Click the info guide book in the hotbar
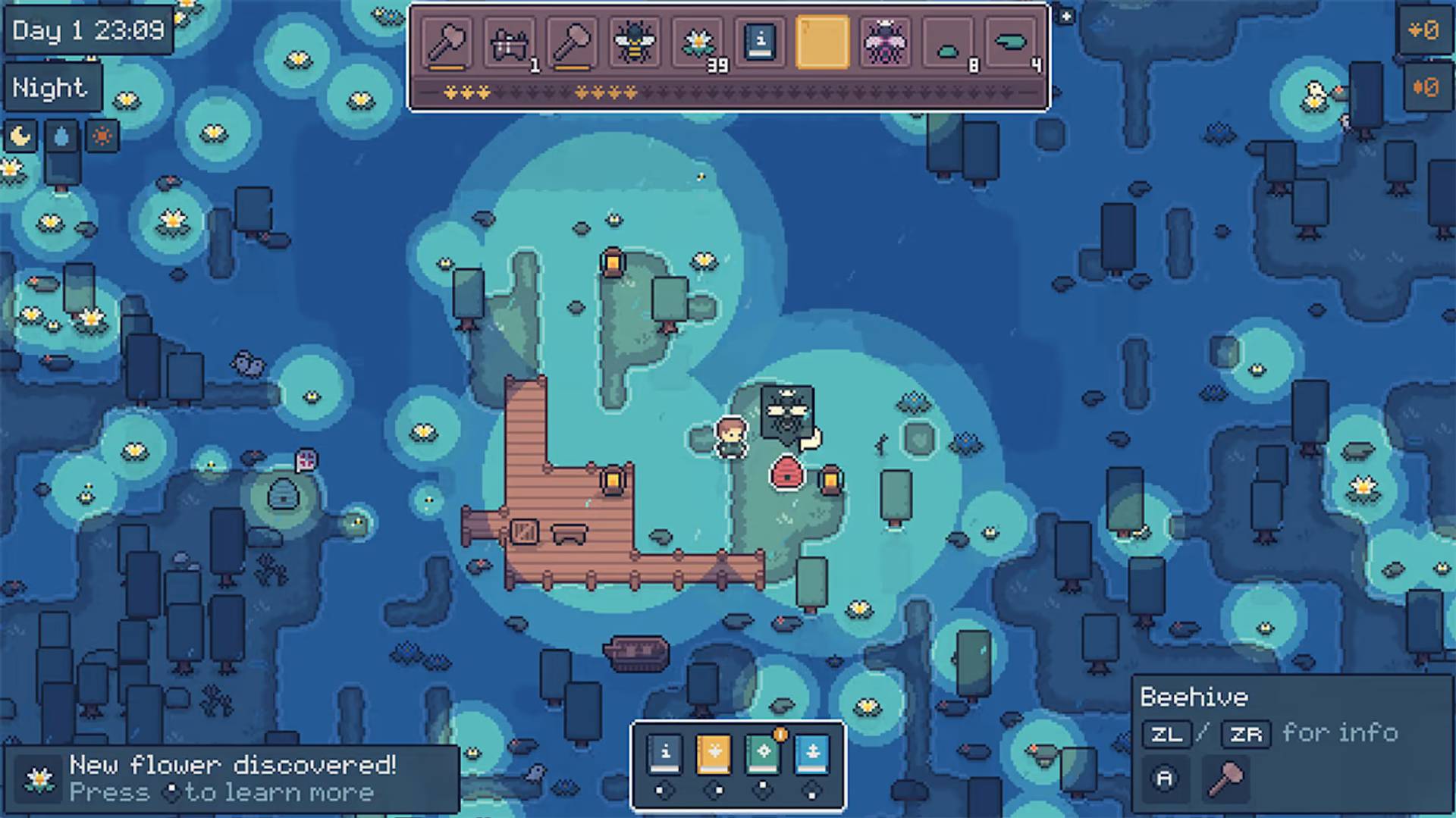This screenshot has height=818, width=1456. pyautogui.click(x=760, y=42)
